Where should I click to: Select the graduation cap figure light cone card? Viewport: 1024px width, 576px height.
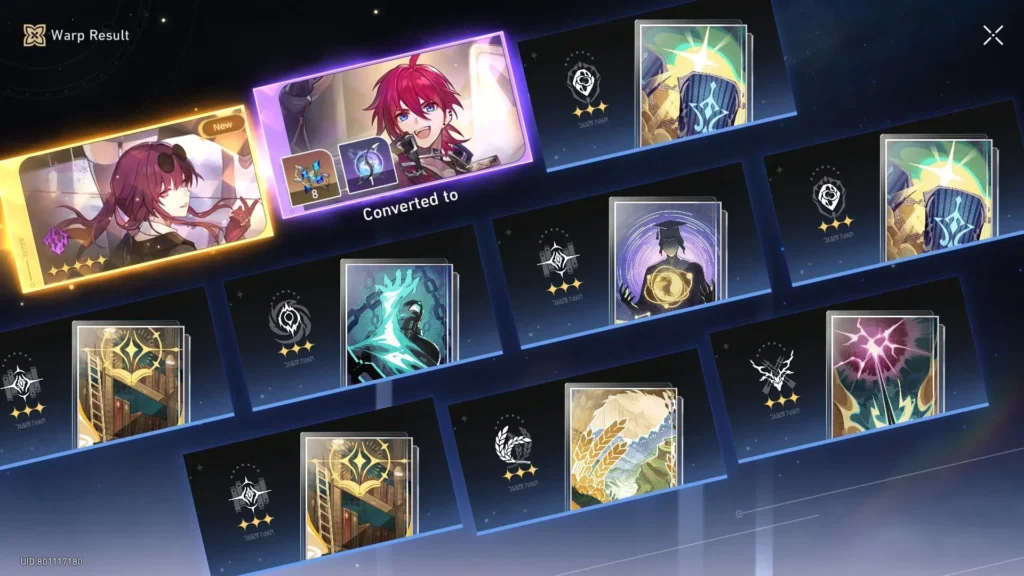665,260
